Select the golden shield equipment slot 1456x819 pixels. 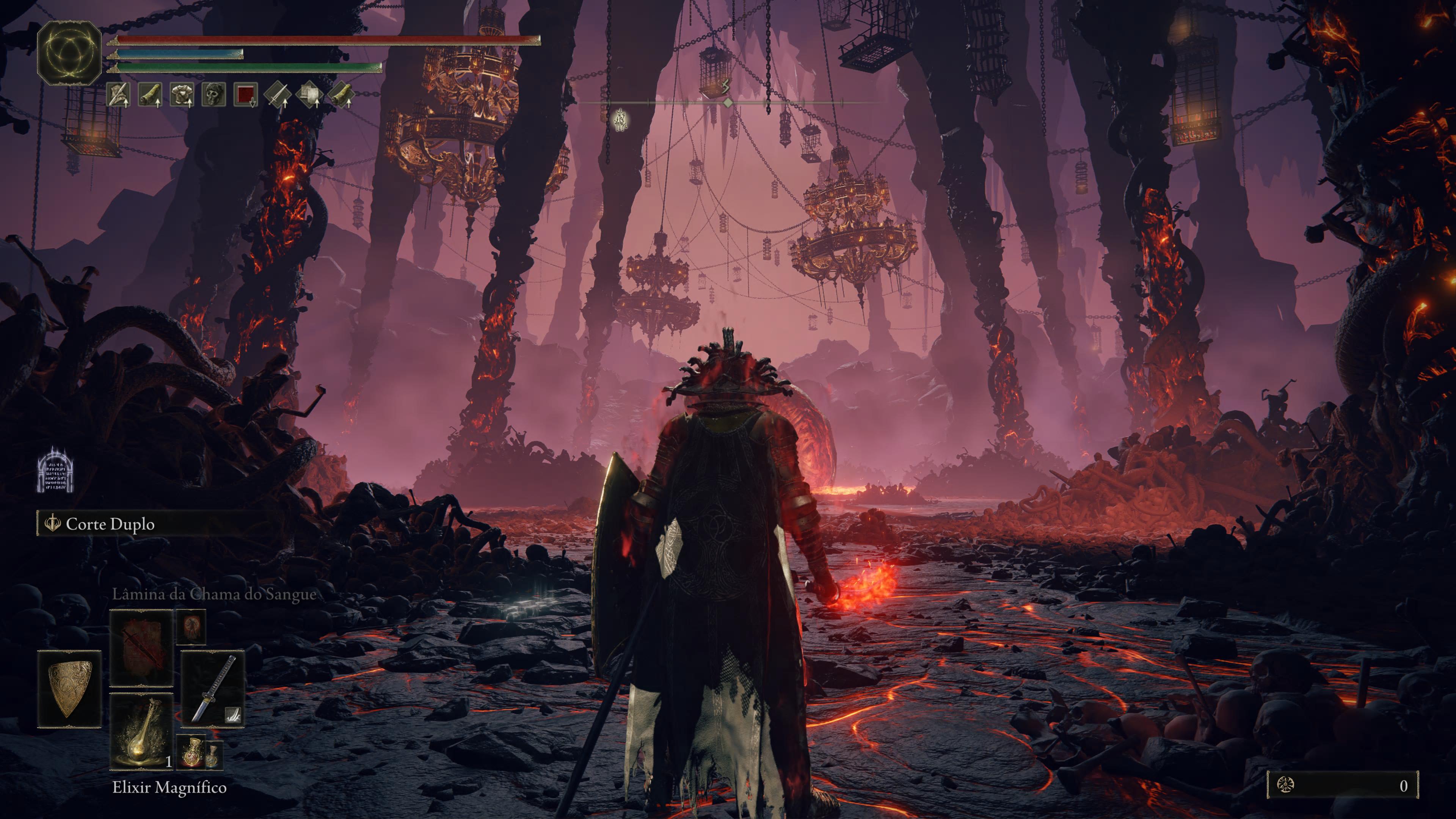pos(69,689)
